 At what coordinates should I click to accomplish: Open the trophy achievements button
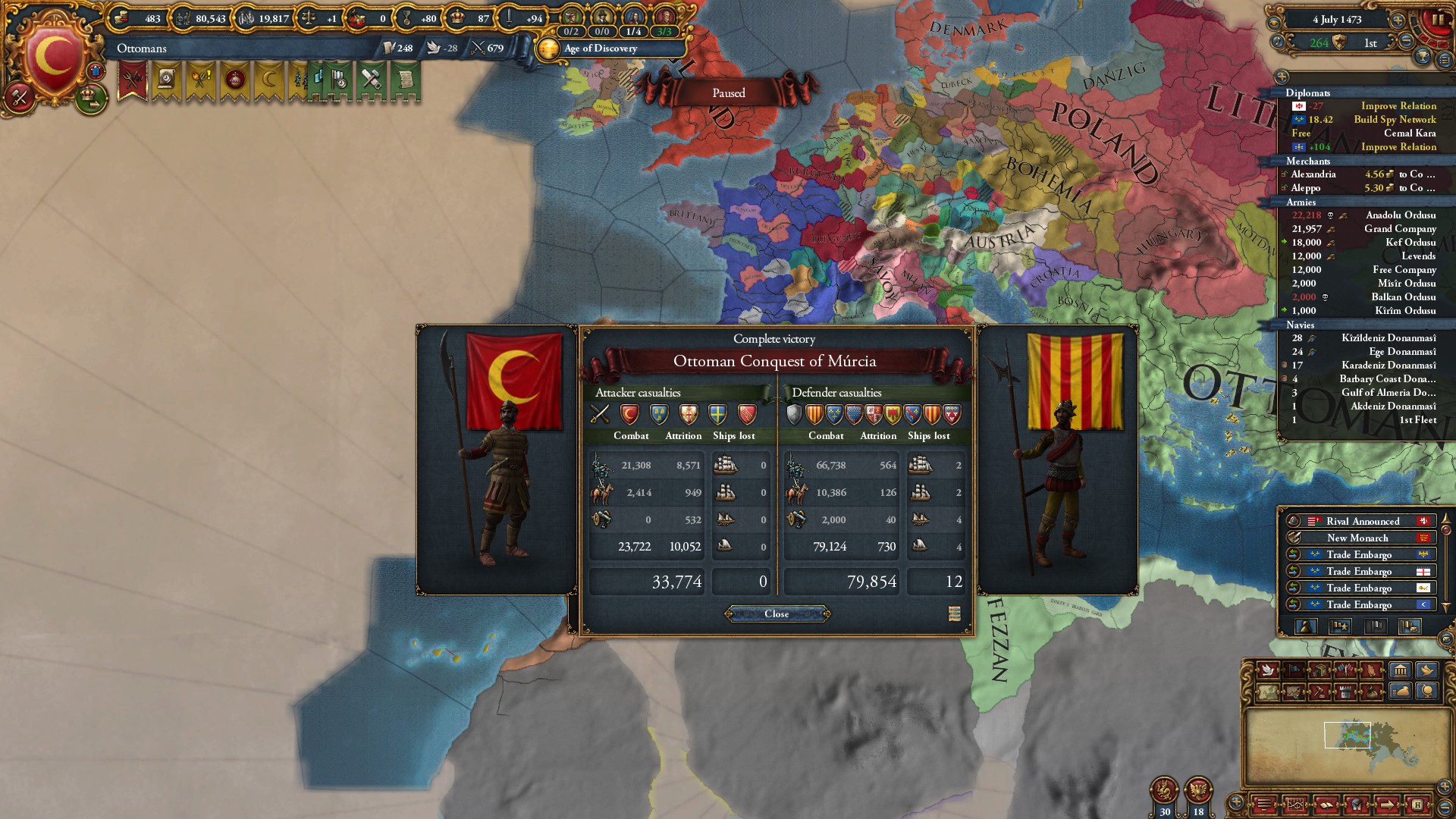click(x=1423, y=56)
